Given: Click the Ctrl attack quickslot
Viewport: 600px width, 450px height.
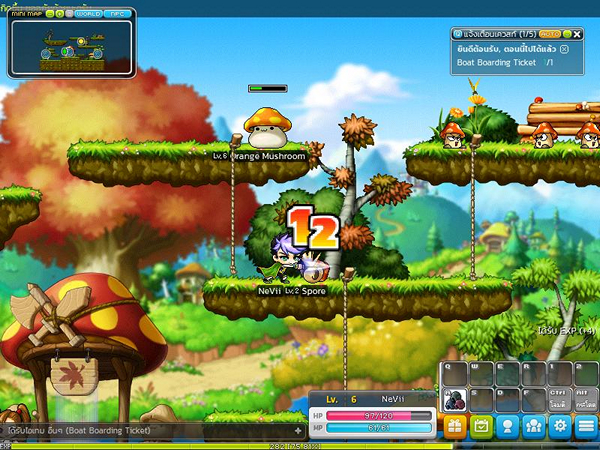Looking at the screenshot, I should click(560, 399).
